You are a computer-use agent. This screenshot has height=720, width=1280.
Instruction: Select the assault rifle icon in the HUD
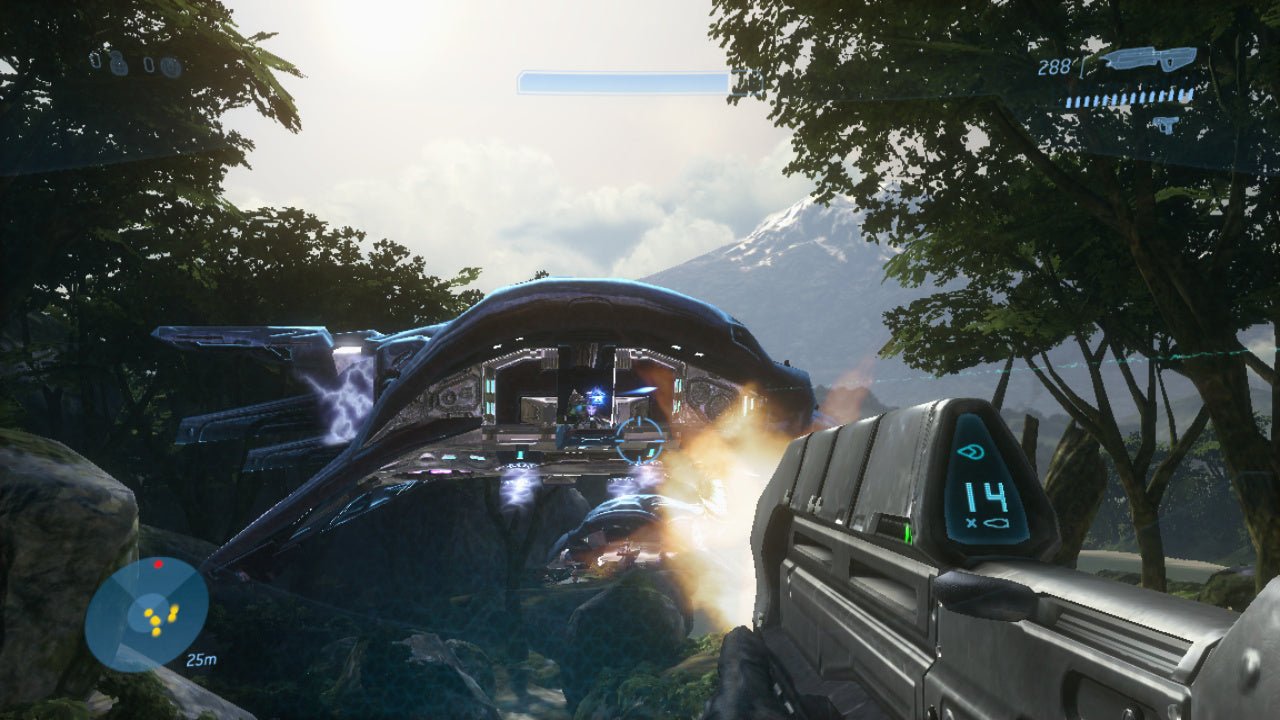coord(1149,58)
